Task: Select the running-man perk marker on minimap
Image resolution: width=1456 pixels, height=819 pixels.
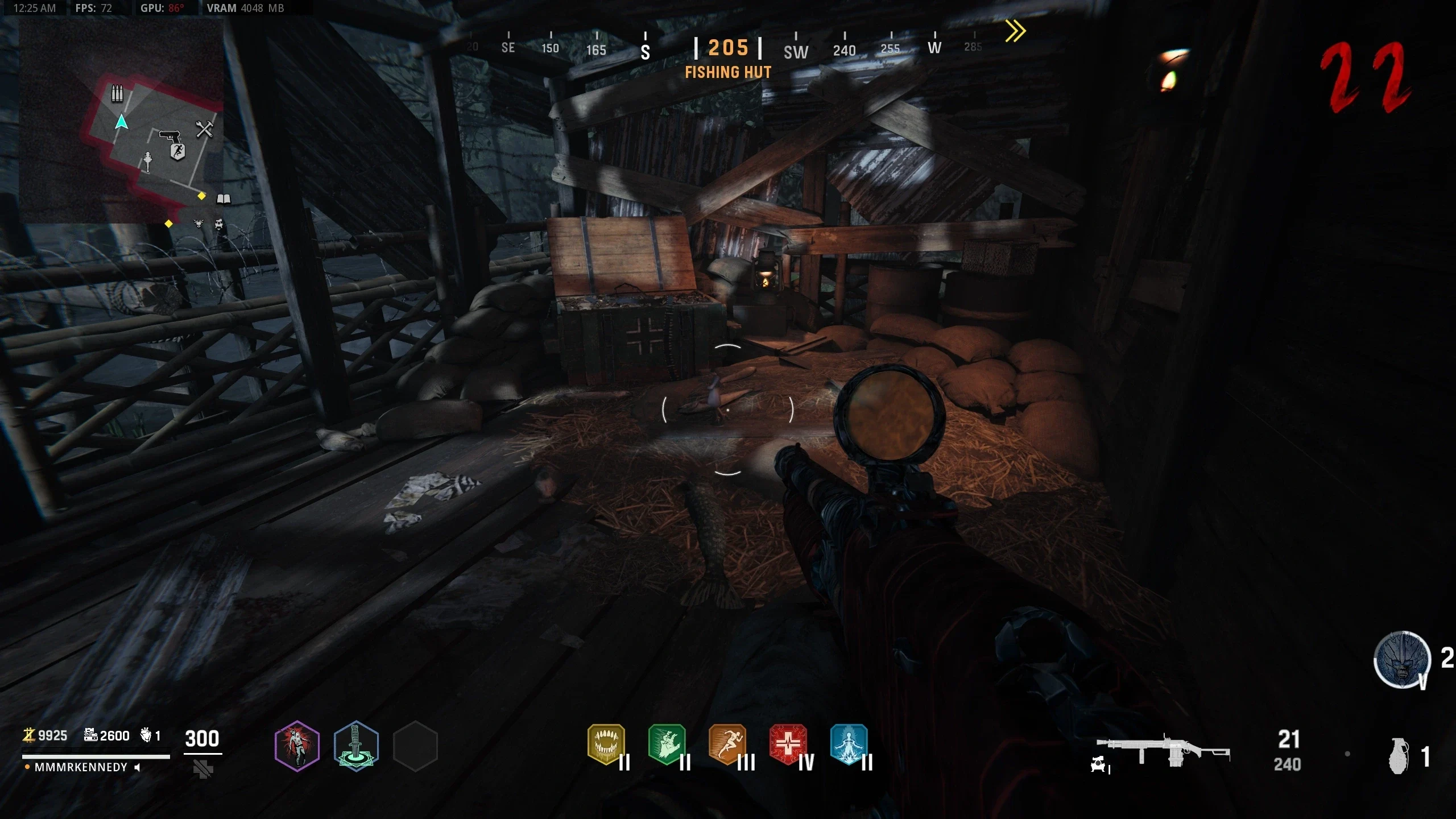Action: 178,152
